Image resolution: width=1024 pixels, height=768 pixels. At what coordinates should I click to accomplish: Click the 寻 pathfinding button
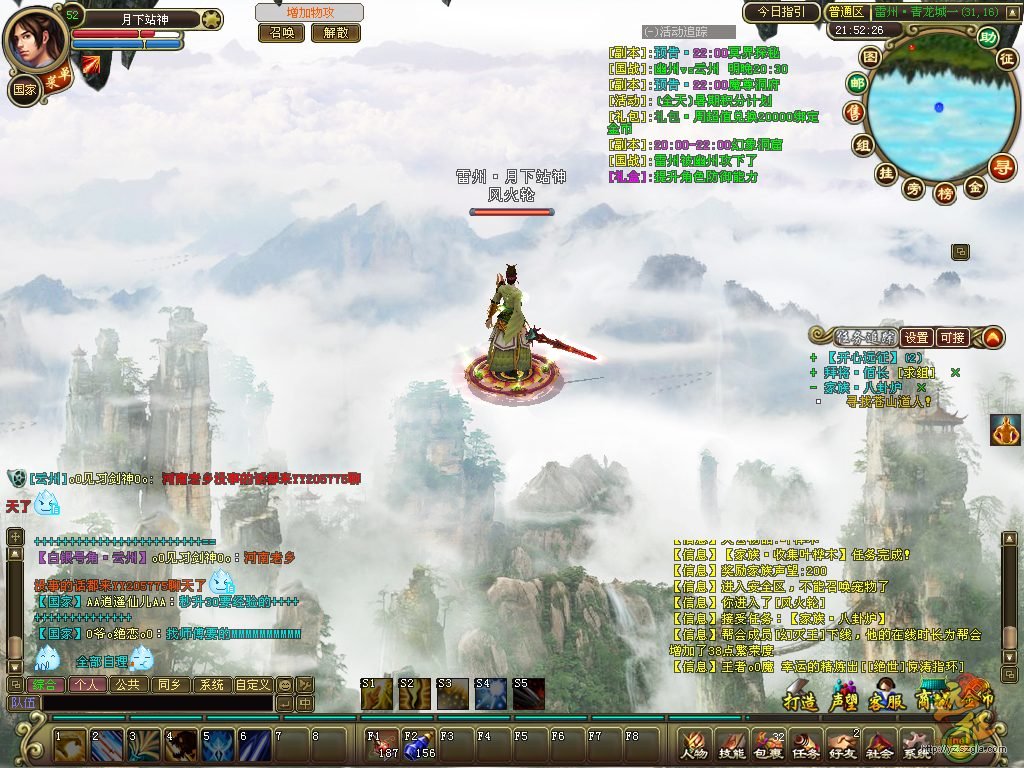1002,167
